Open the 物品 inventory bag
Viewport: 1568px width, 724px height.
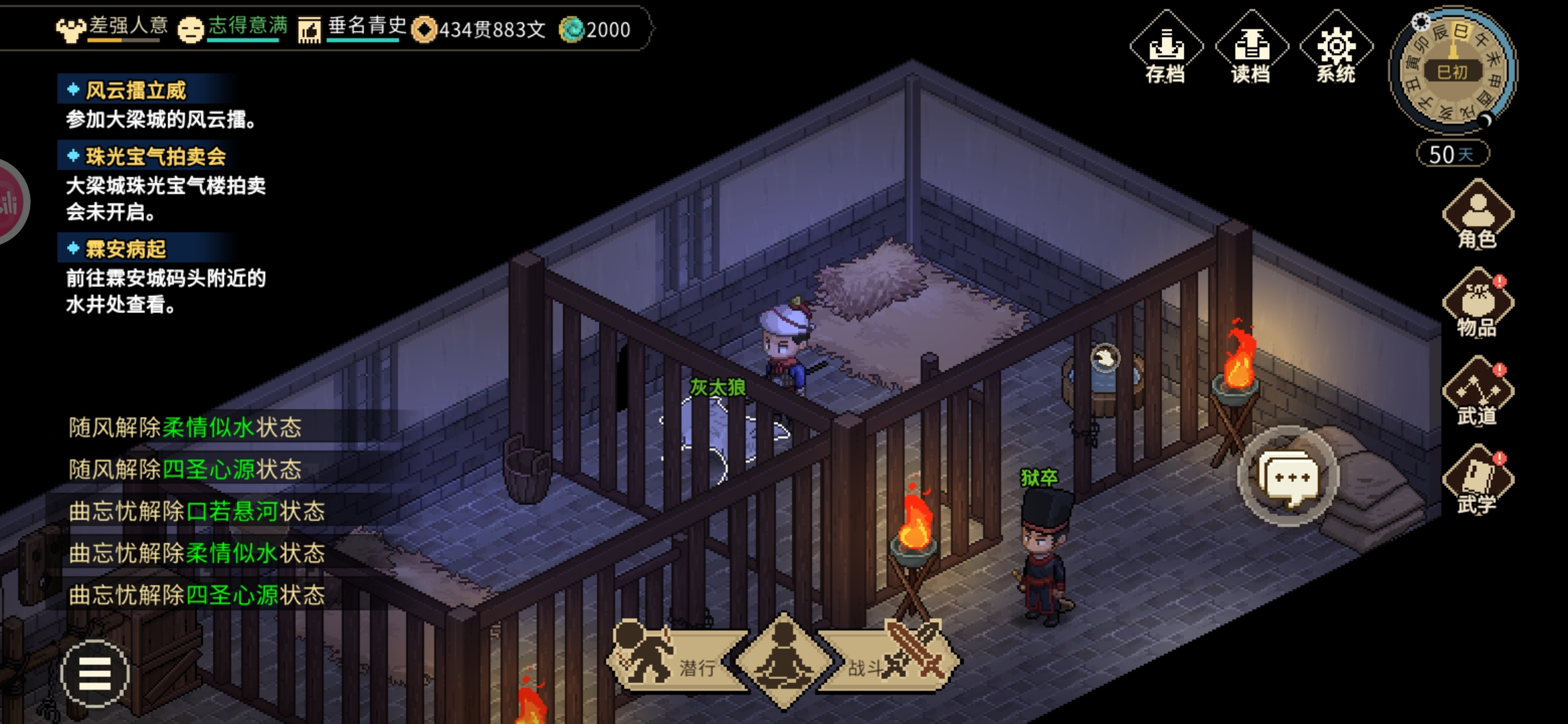(x=1478, y=304)
